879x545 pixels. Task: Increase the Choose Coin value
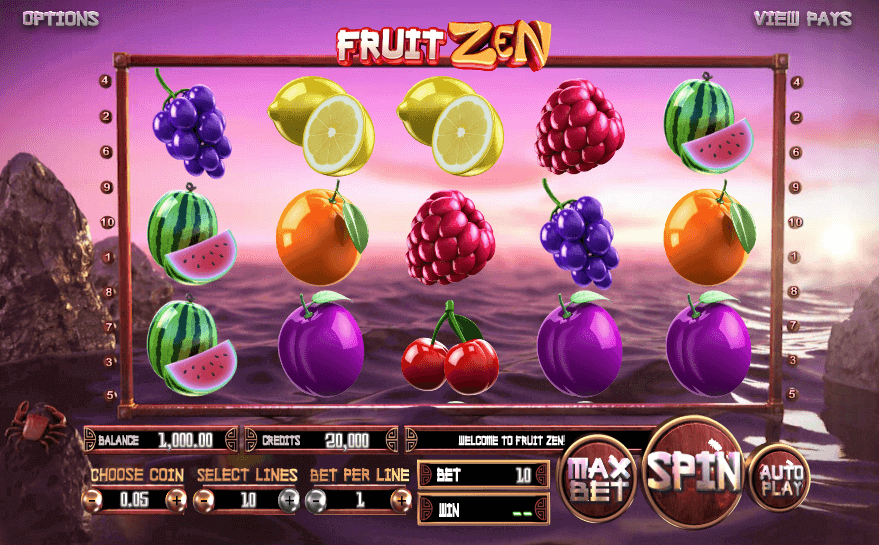coord(177,498)
